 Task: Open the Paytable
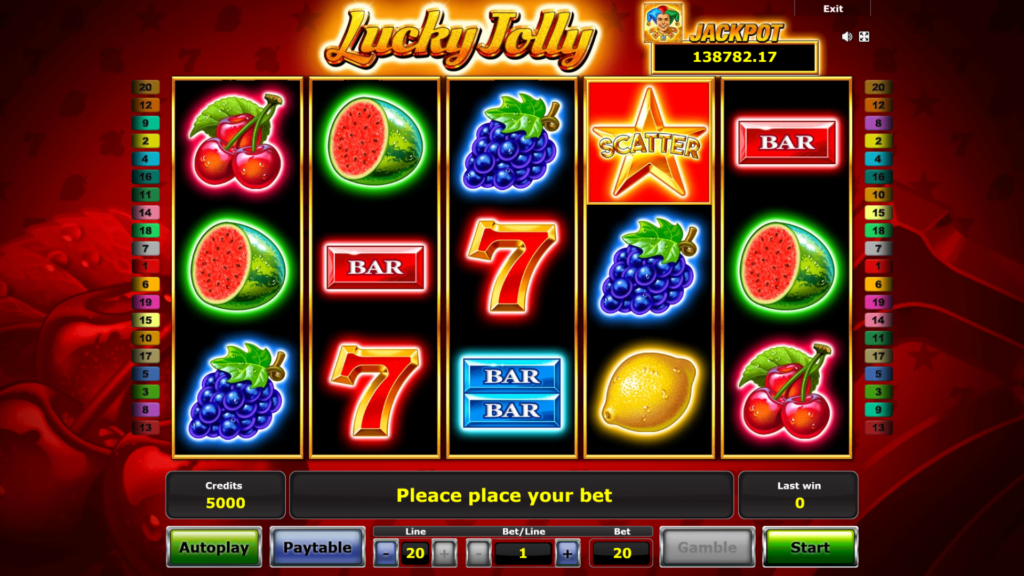(317, 547)
